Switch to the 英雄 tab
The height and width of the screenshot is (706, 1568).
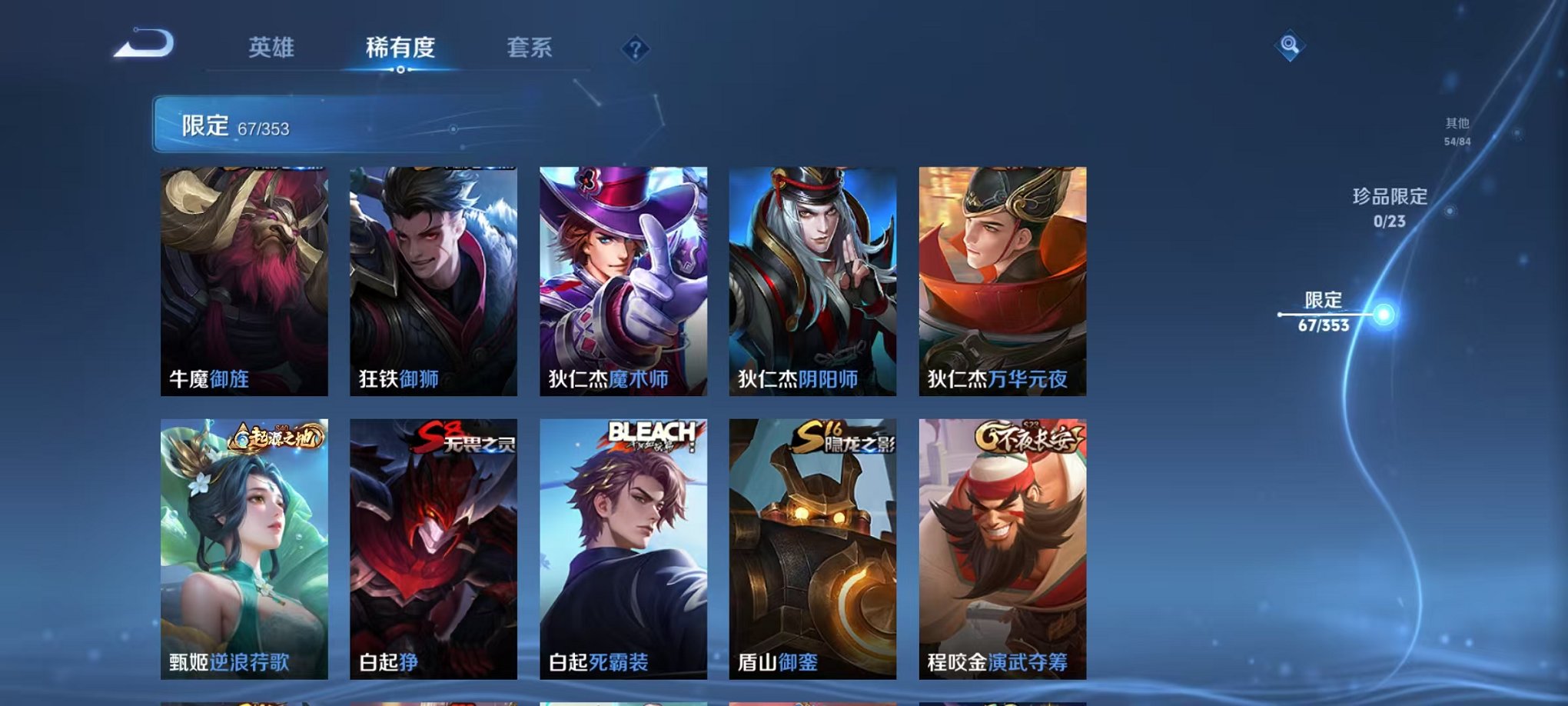[x=273, y=48]
